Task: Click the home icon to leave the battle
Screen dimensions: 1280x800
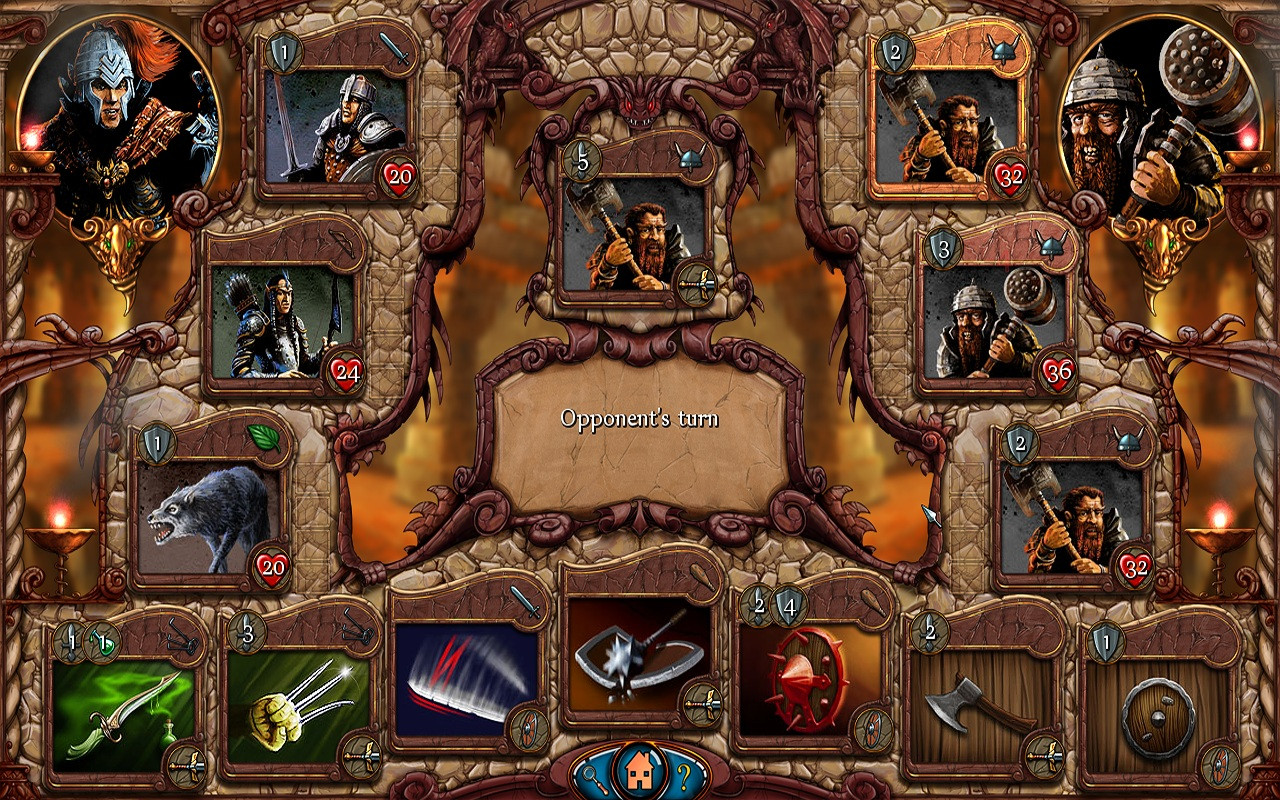Action: coord(640,770)
